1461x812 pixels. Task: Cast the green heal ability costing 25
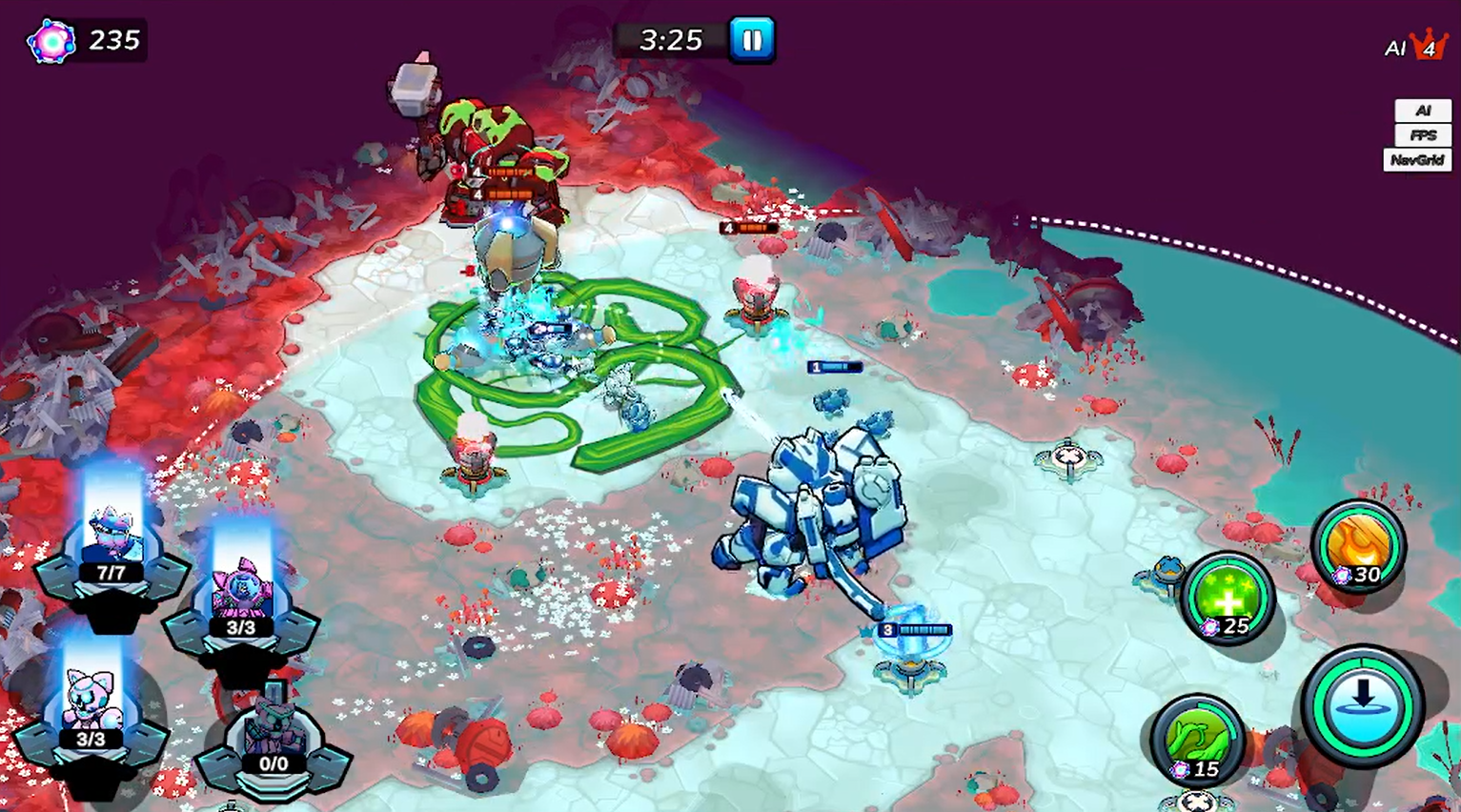point(1228,599)
